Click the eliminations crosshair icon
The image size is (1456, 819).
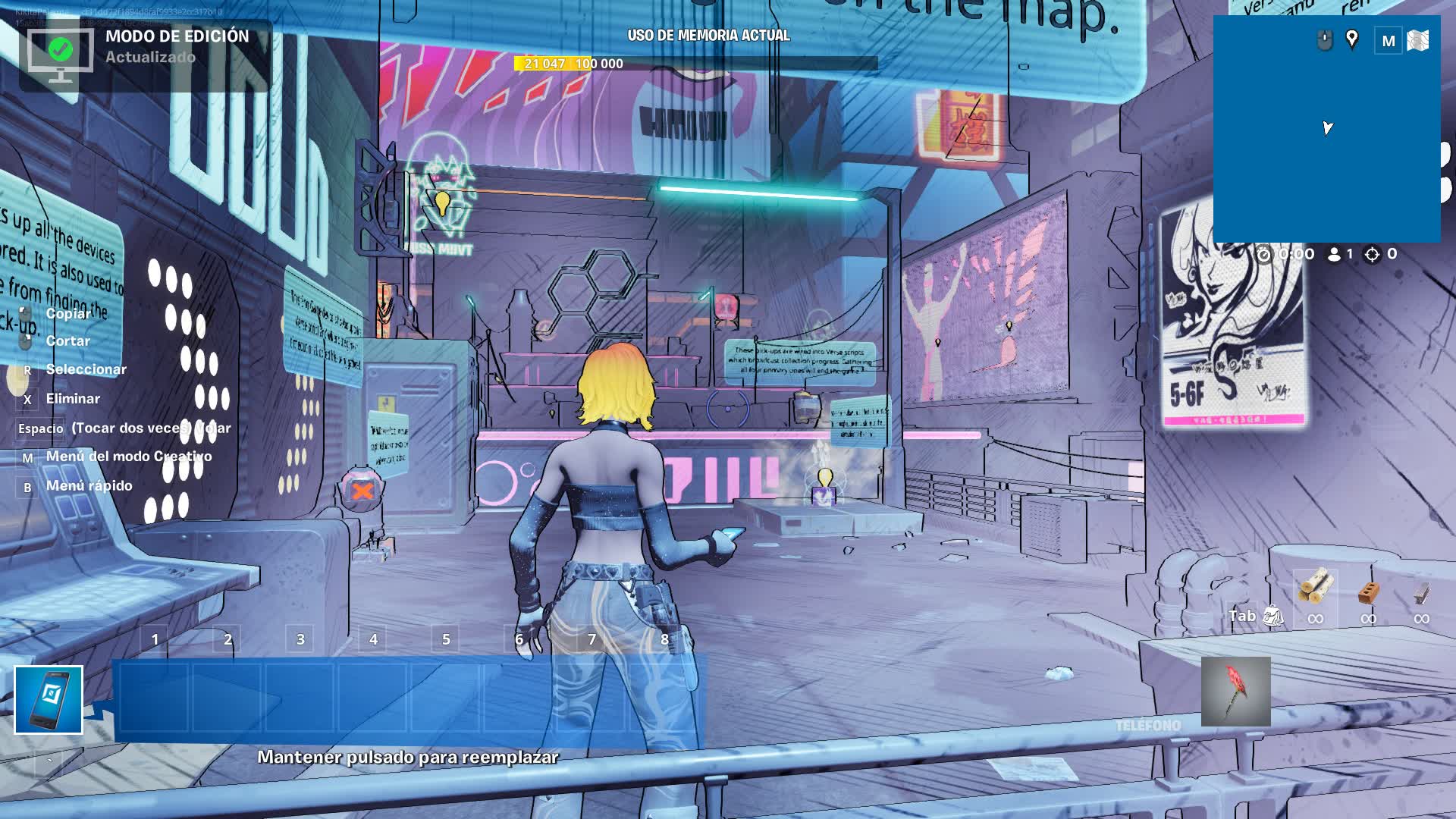pos(1373,254)
